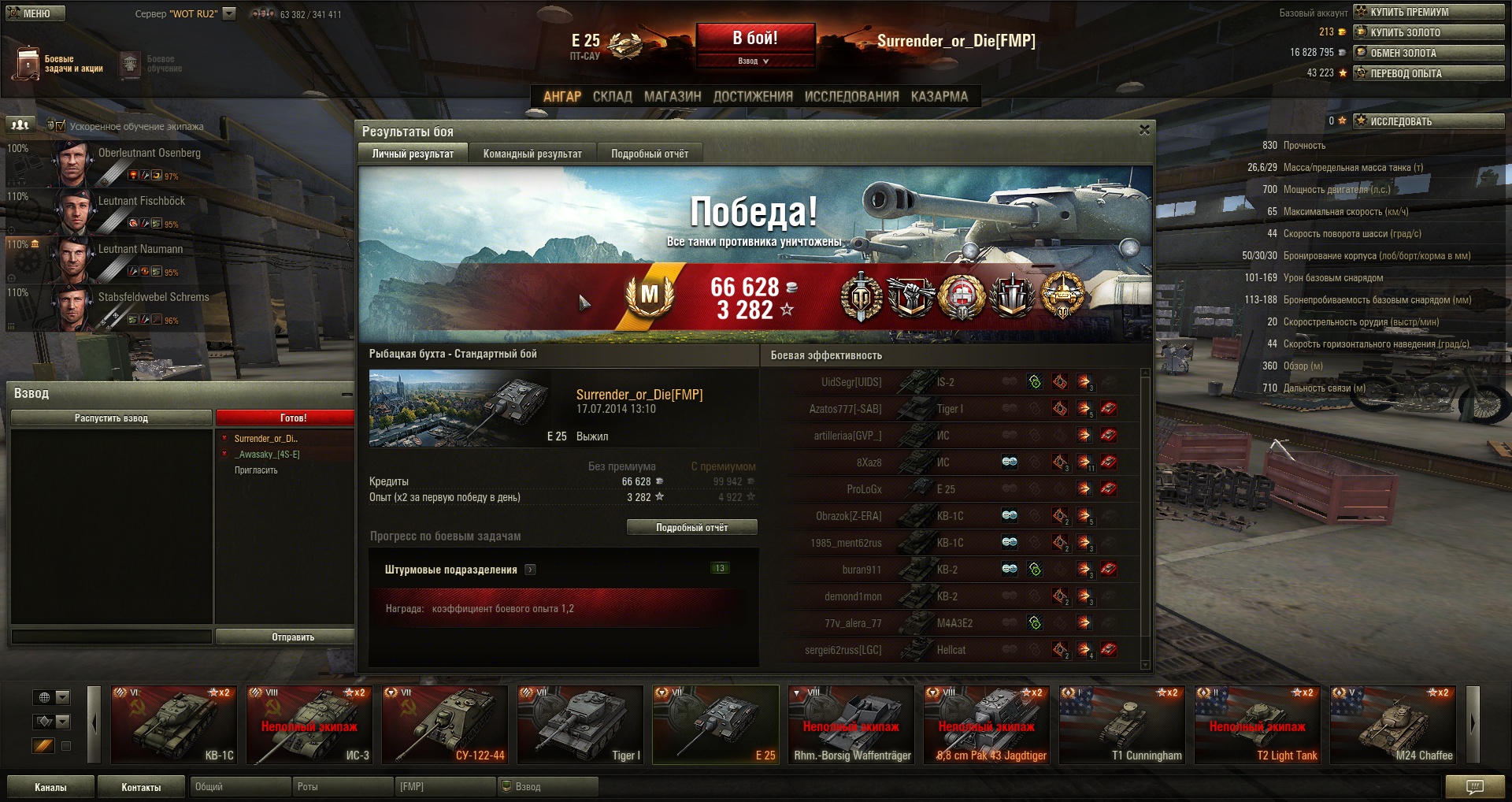Open the Подробный отчёт tab
1512x802 pixels.
(x=650, y=154)
